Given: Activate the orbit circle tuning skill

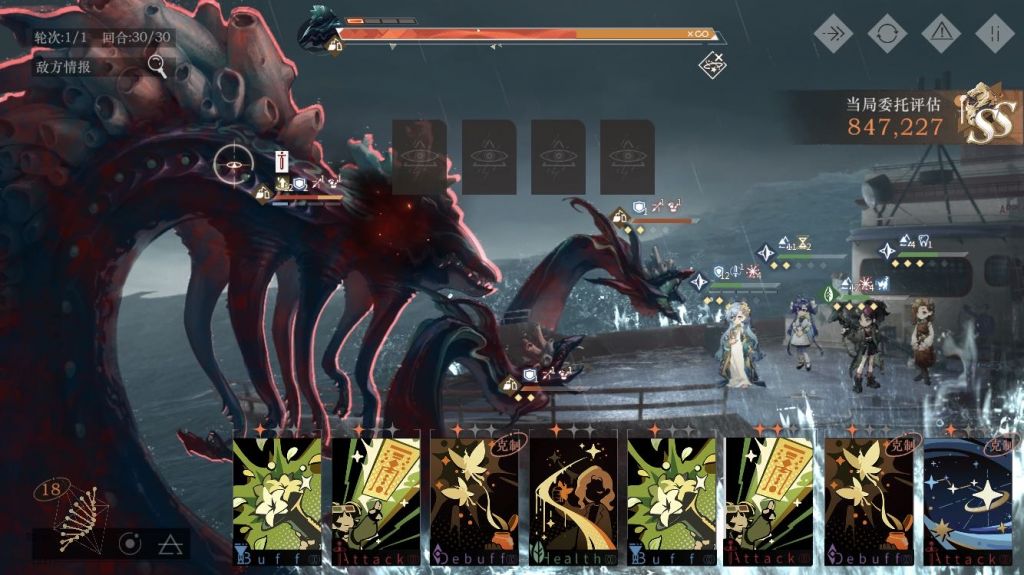Looking at the screenshot, I should 130,543.
